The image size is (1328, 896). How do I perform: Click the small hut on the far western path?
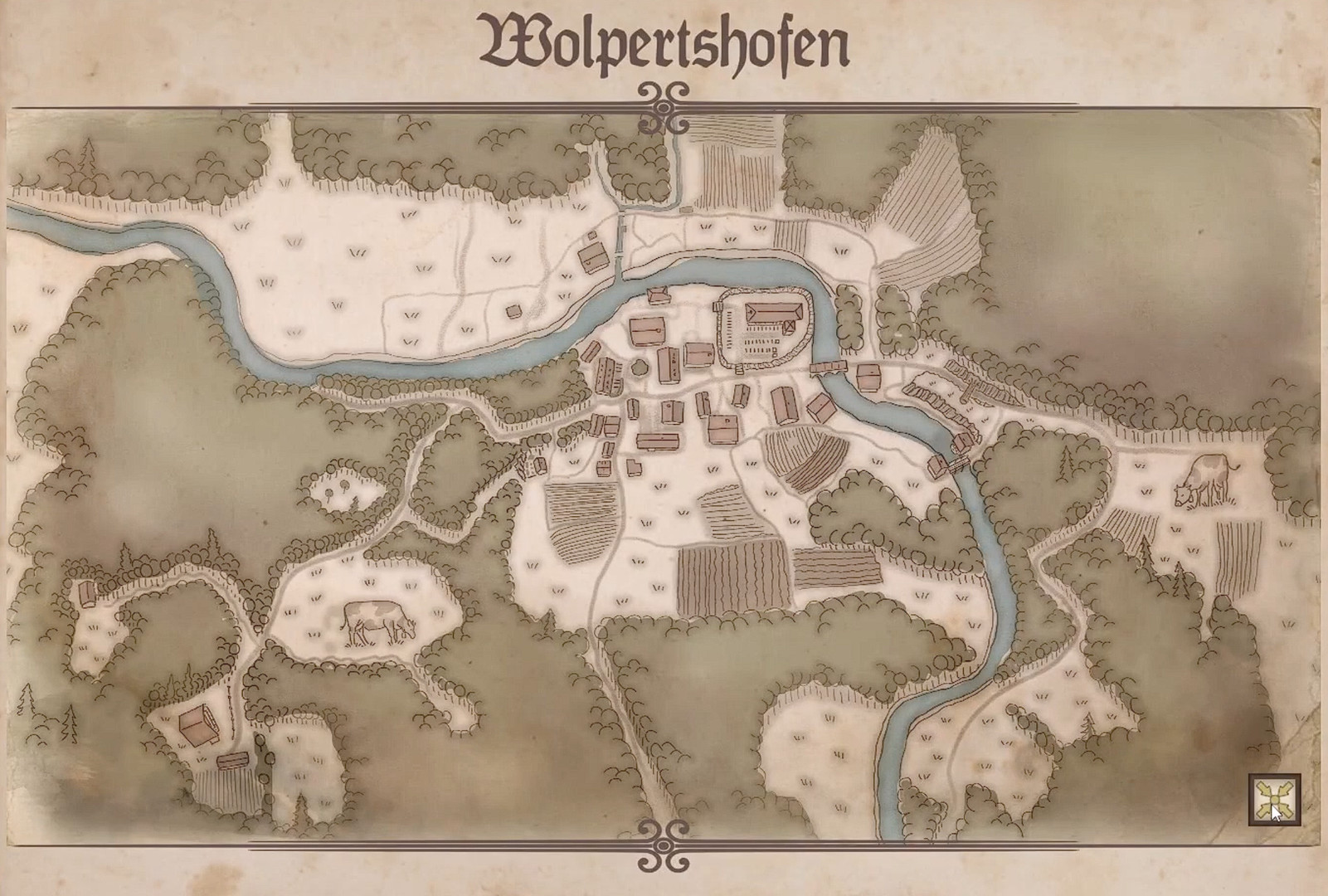(x=90, y=595)
